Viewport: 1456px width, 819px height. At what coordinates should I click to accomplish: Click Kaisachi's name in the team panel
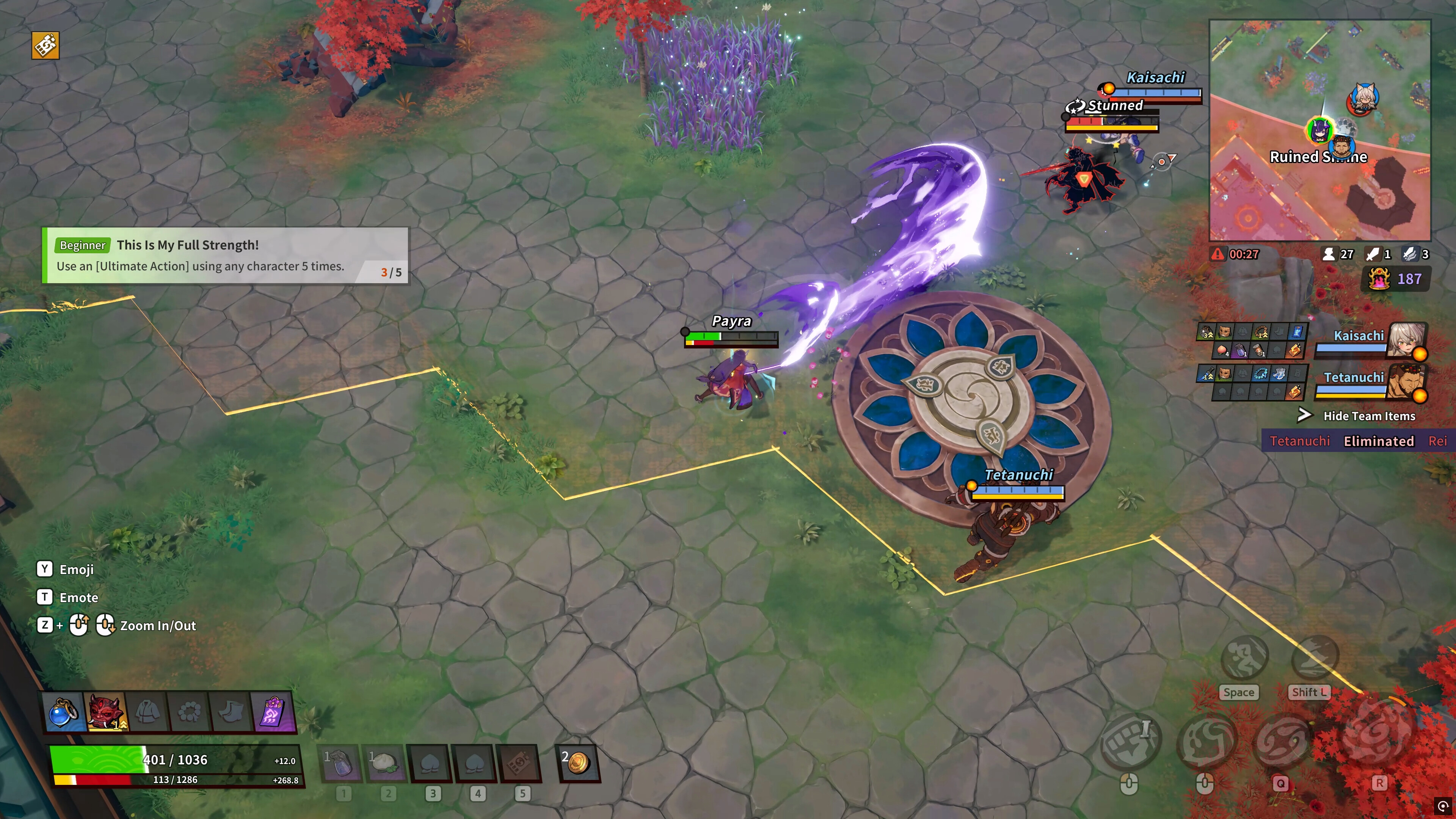click(x=1360, y=335)
